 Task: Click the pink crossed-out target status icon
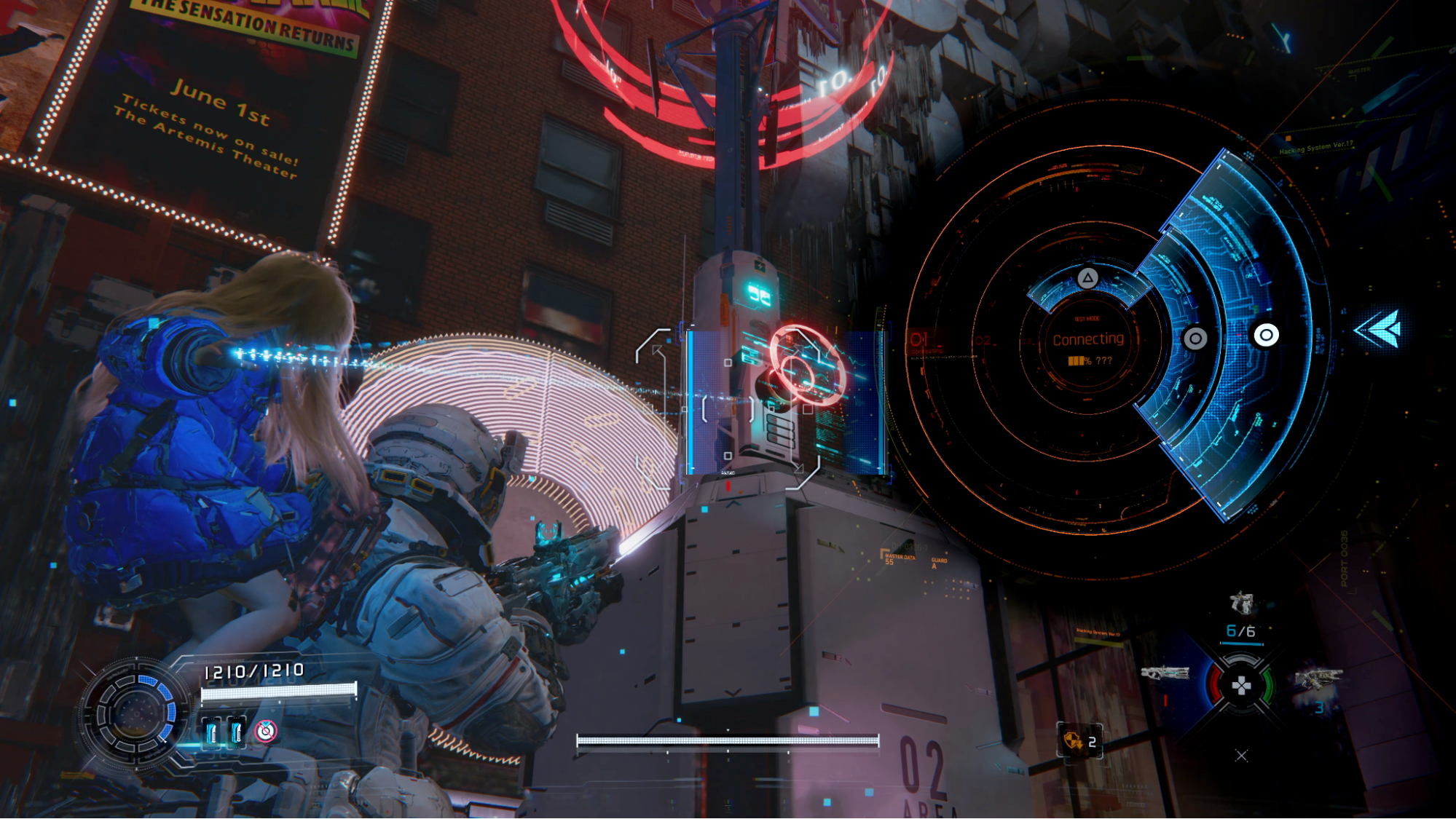point(266,731)
